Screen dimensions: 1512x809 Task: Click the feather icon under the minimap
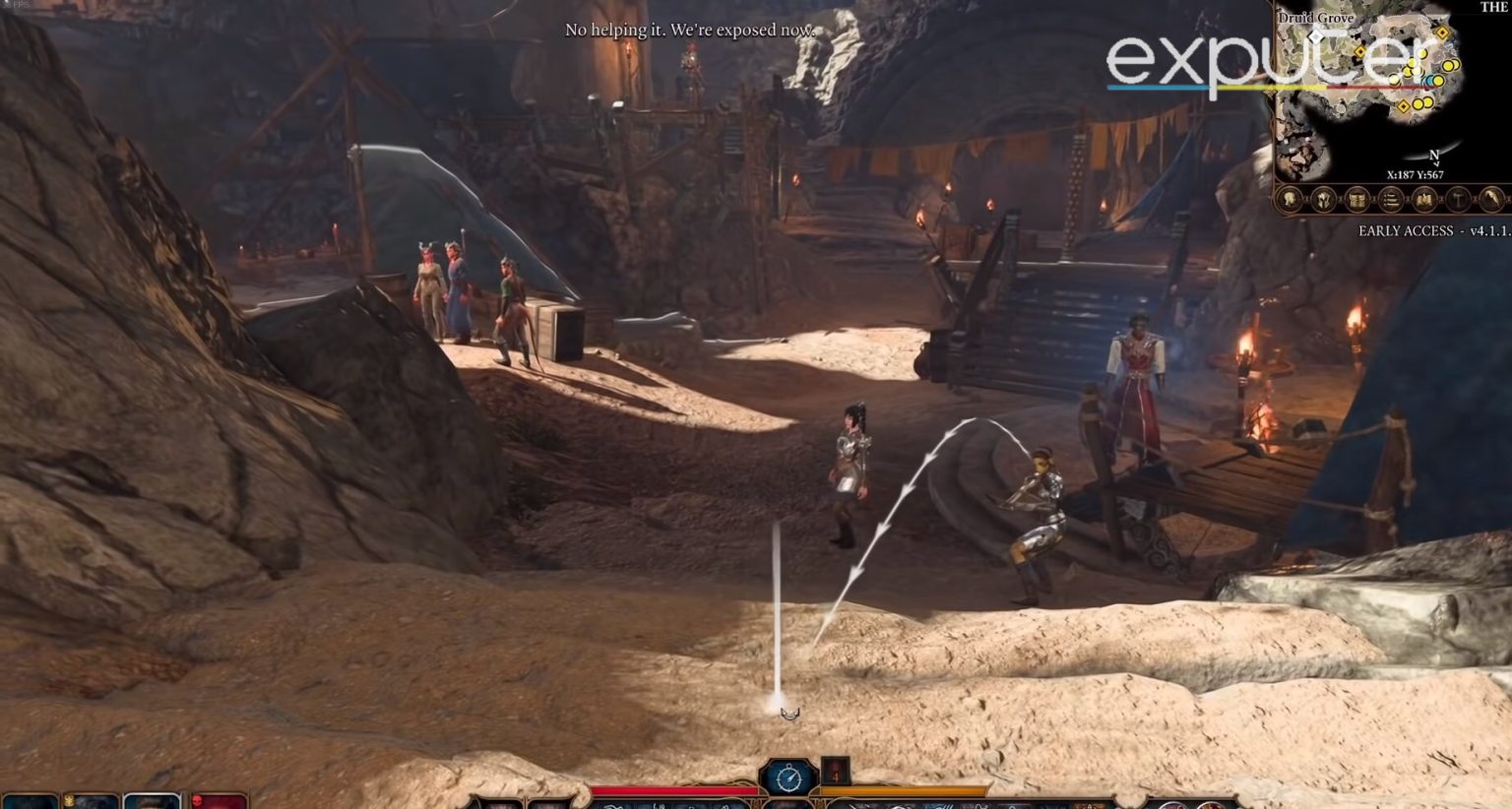tap(1492, 201)
